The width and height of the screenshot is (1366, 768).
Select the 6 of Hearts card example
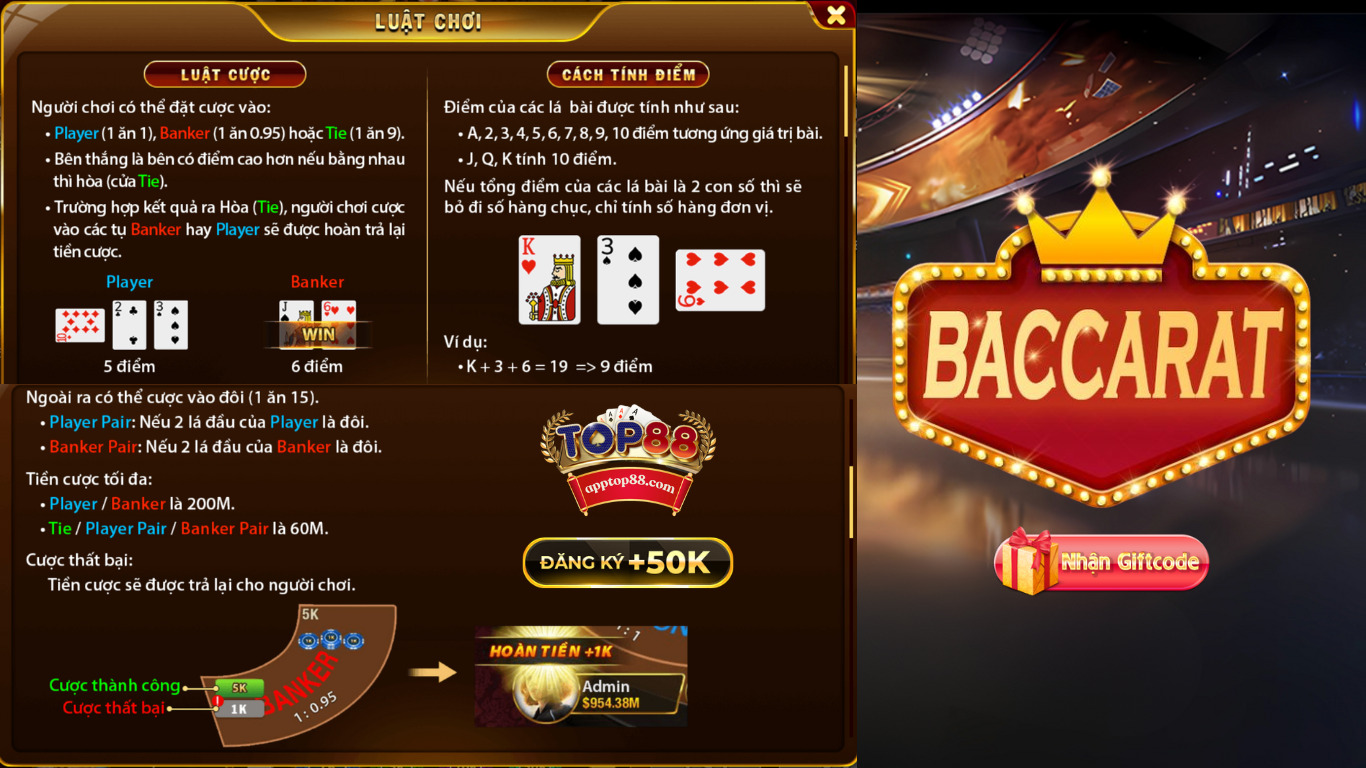720,281
